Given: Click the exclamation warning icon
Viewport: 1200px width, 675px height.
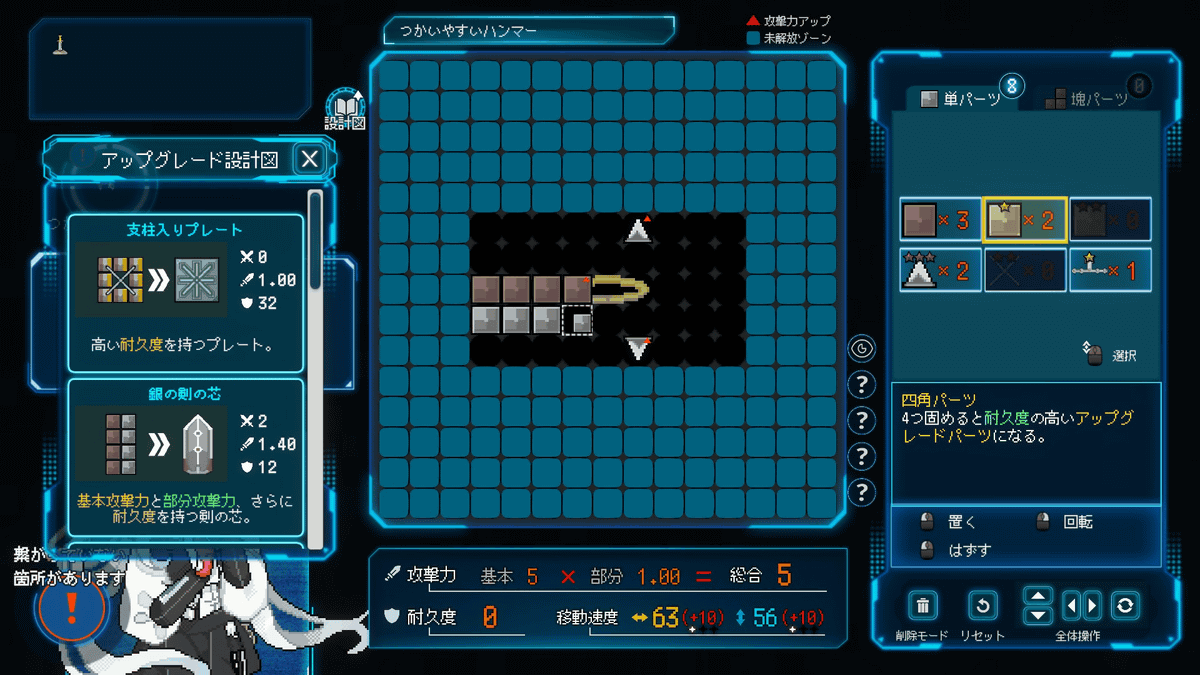Looking at the screenshot, I should [x=71, y=609].
